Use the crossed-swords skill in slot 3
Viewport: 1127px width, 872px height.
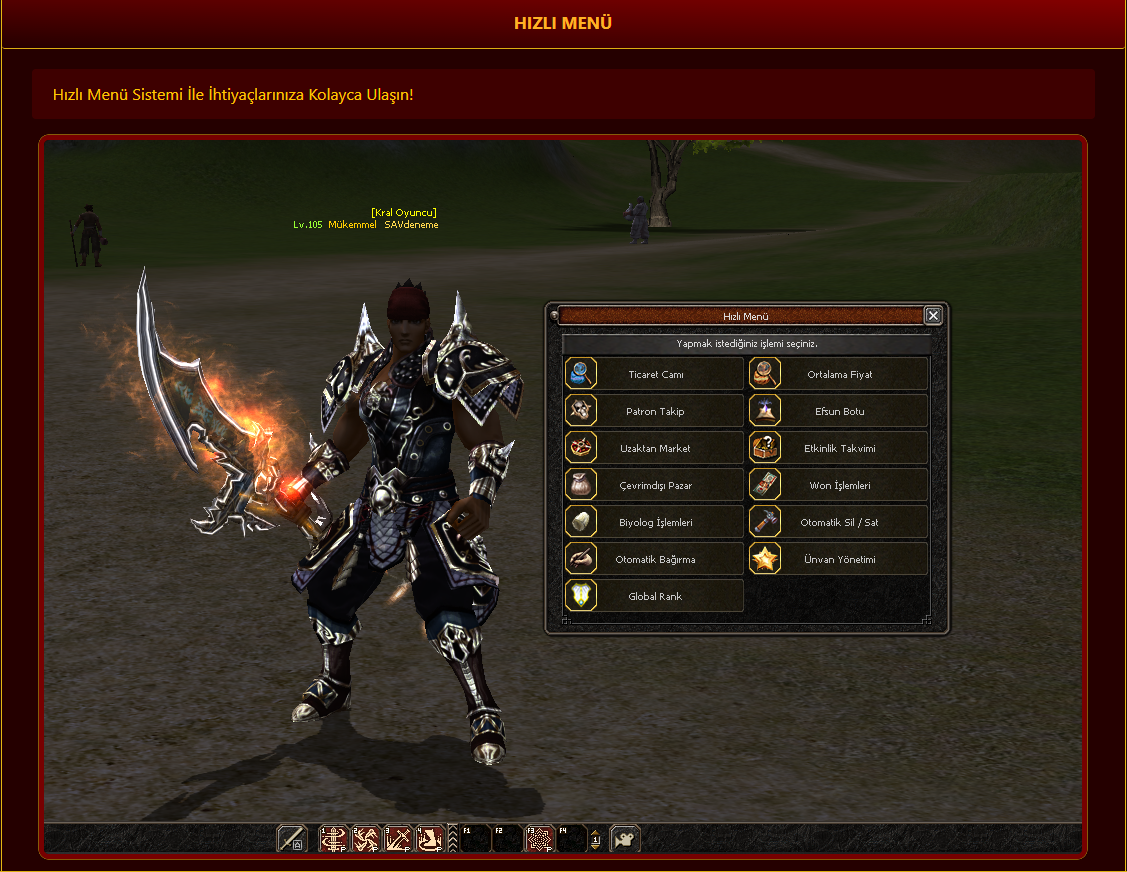pos(399,838)
